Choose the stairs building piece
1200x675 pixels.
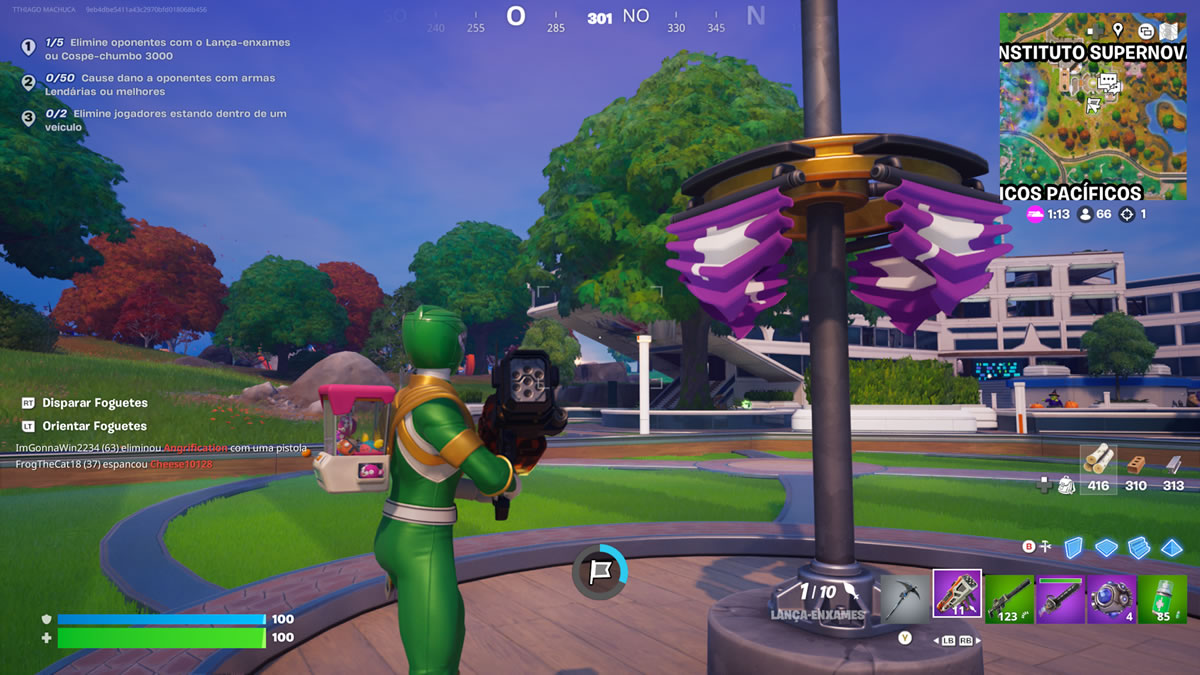1139,547
